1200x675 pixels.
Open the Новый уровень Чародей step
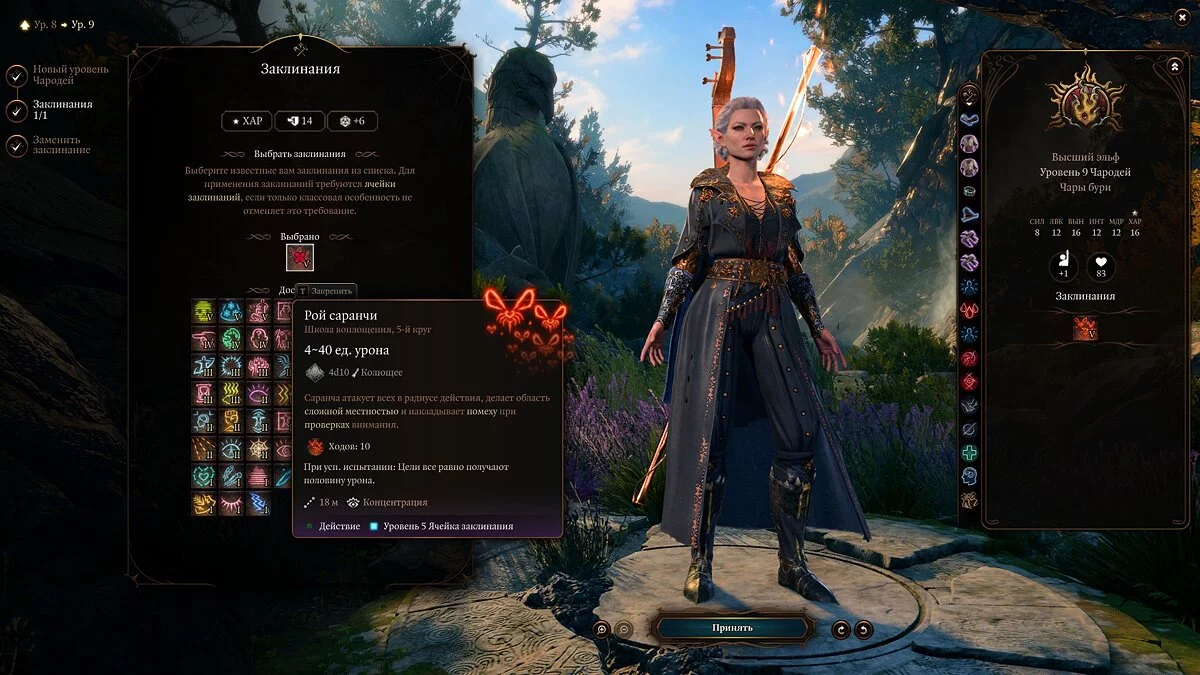point(17,76)
